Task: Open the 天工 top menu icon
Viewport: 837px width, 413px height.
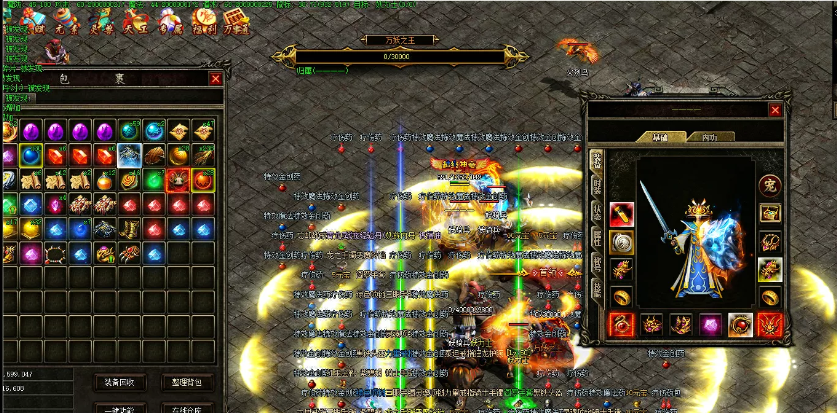Action: [135, 20]
